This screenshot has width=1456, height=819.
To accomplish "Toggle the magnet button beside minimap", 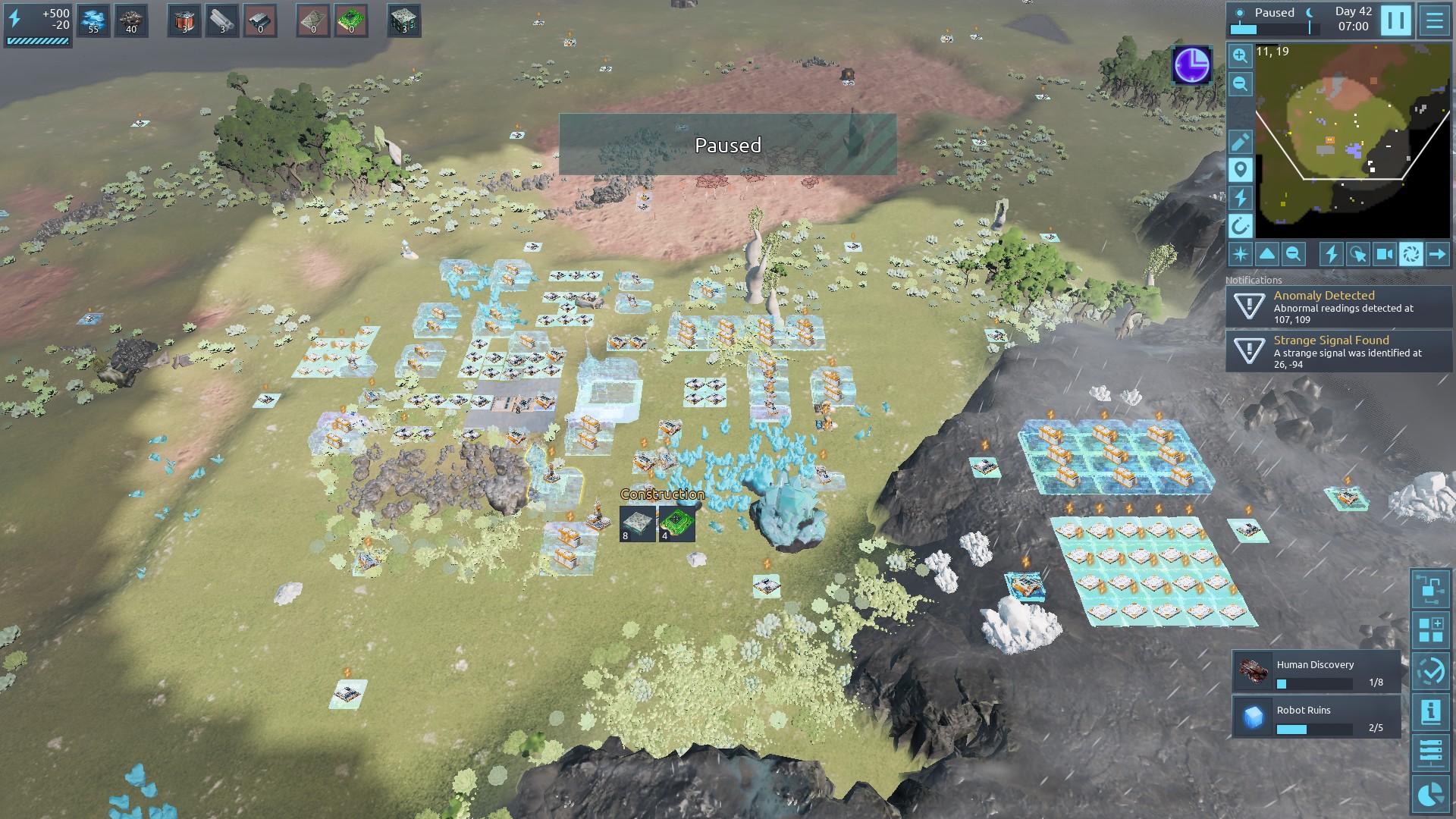I will 1240,226.
